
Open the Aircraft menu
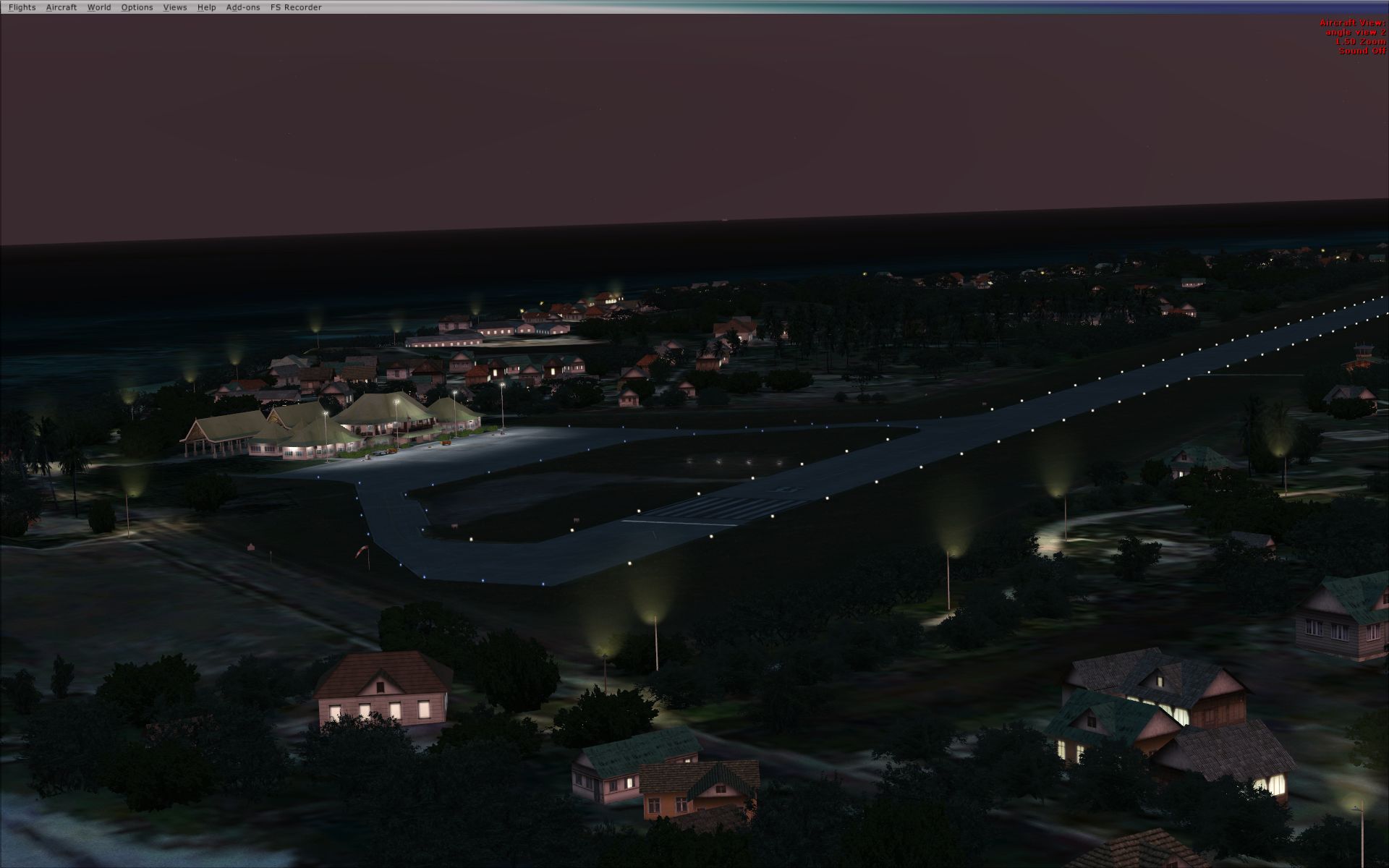tap(61, 7)
